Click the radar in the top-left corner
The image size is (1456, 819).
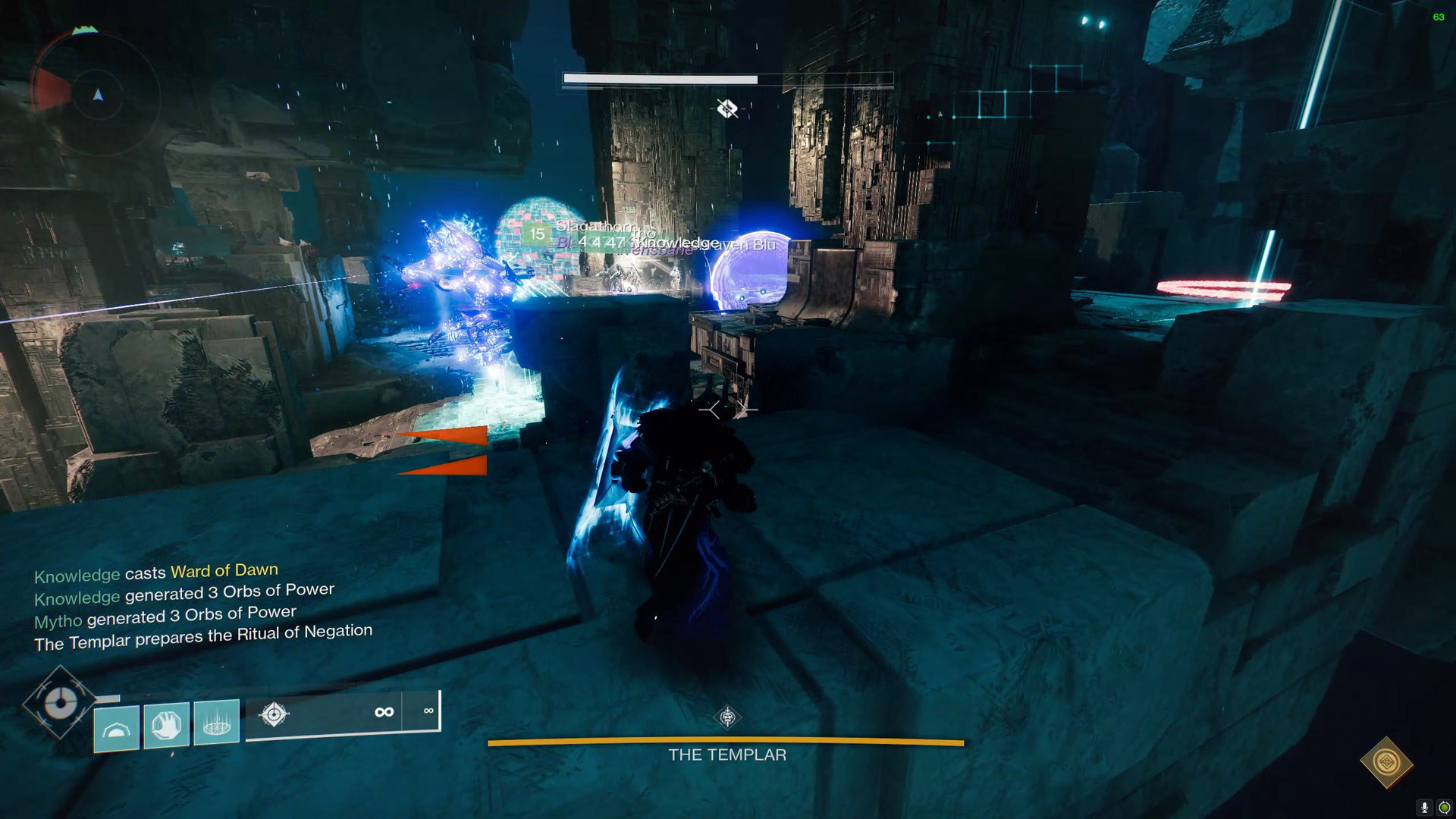[x=97, y=95]
